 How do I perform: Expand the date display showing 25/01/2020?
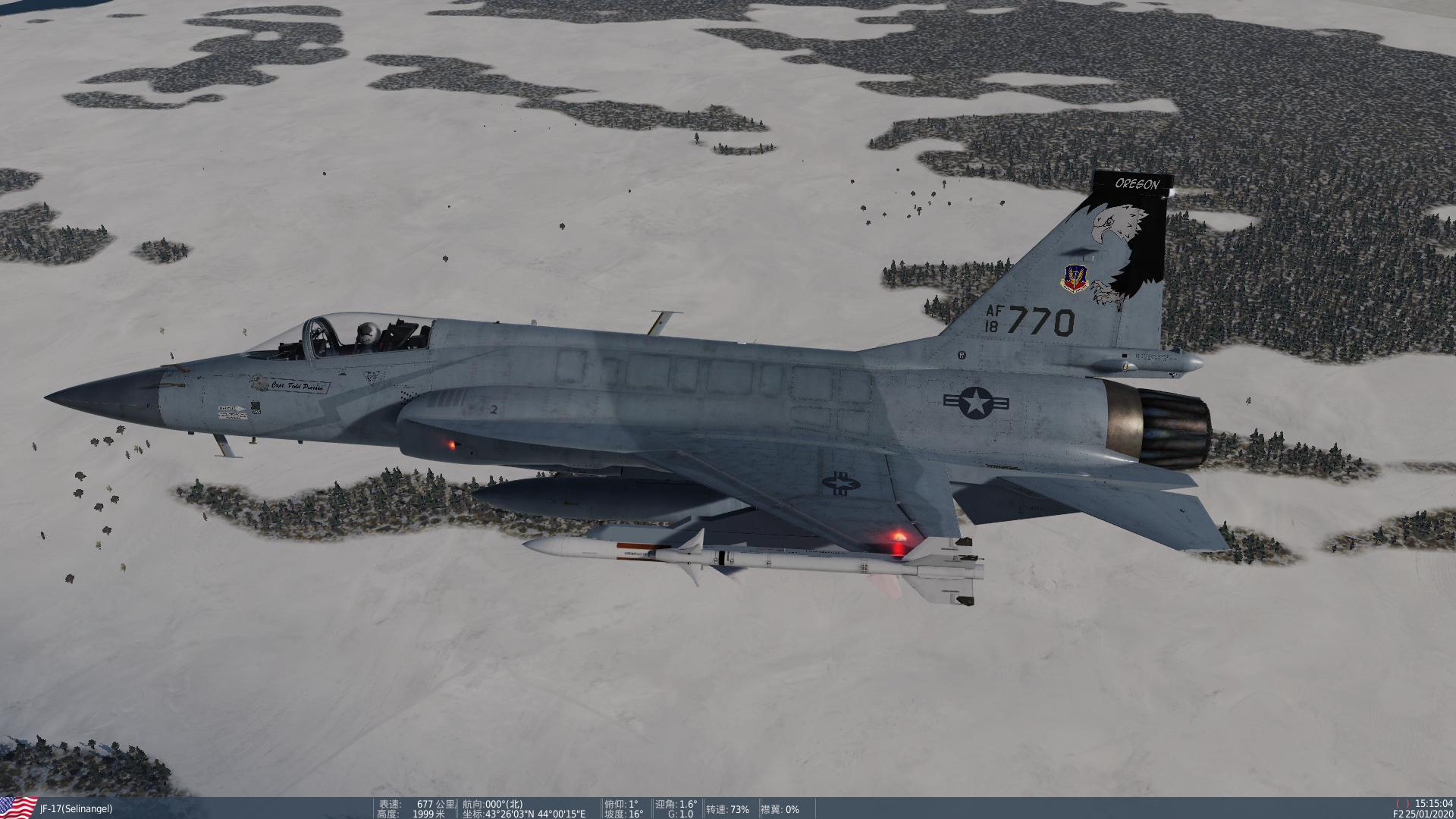(x=1432, y=814)
